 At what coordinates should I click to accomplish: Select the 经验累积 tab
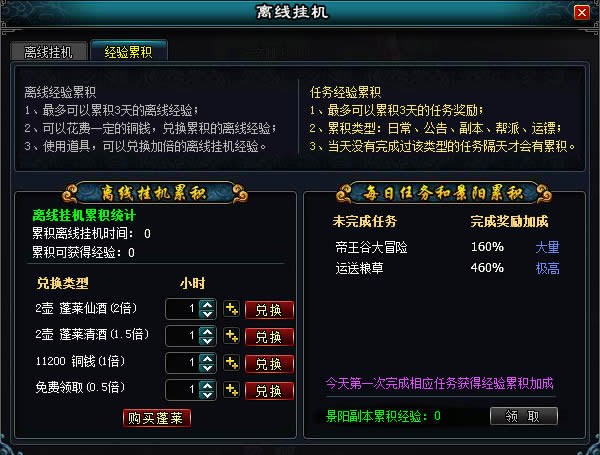click(128, 52)
